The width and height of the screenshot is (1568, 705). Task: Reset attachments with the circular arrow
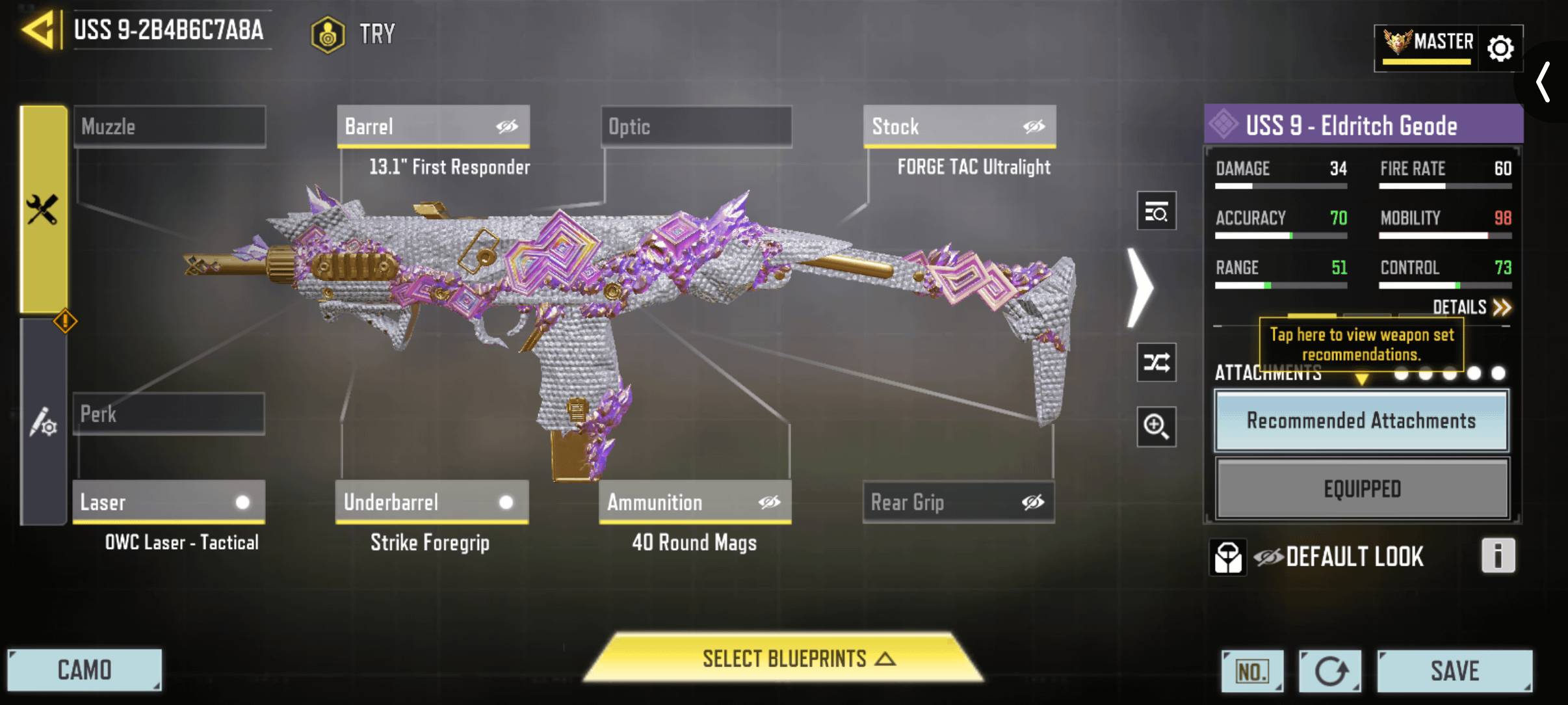pyautogui.click(x=1329, y=671)
